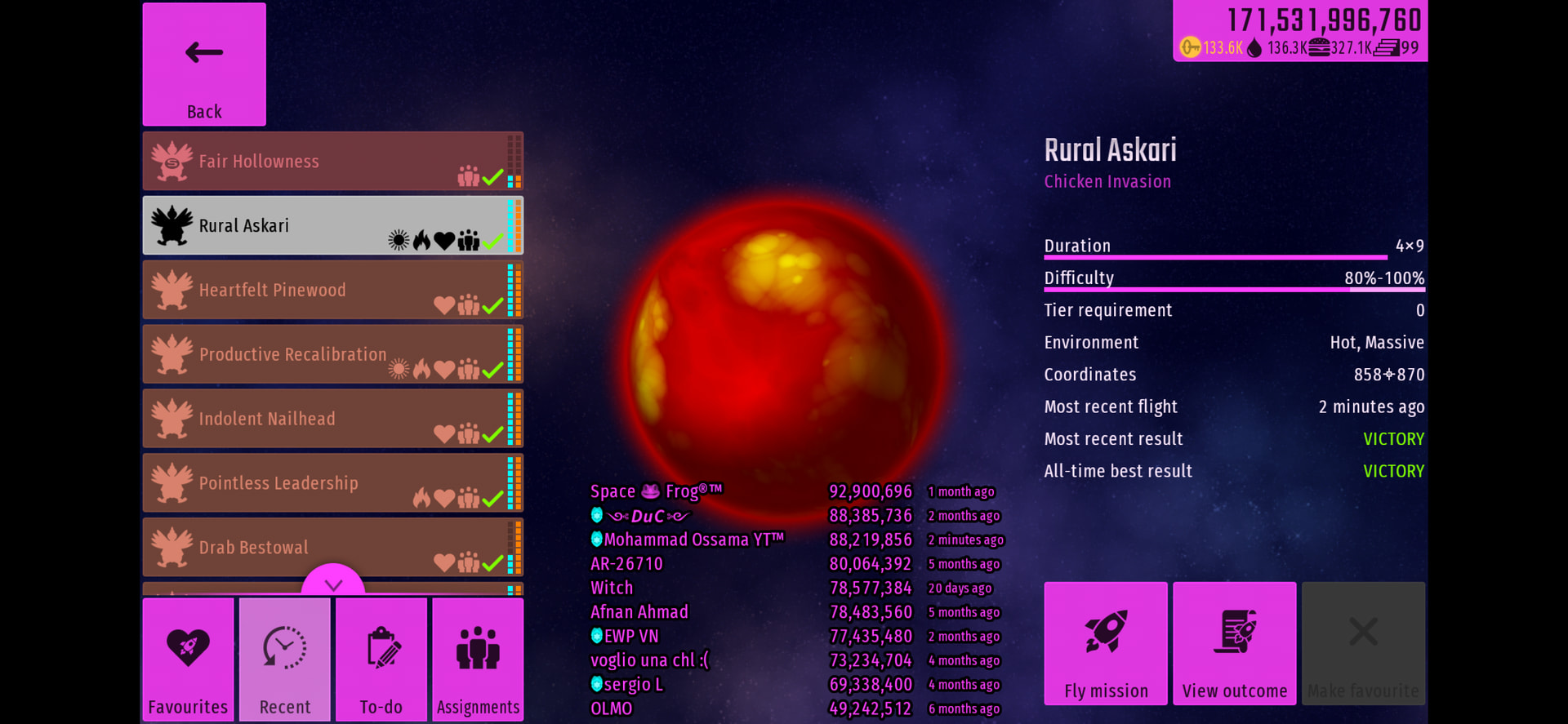Screen dimensions: 1568x724
Task: Go back using the Back button
Action: (204, 64)
